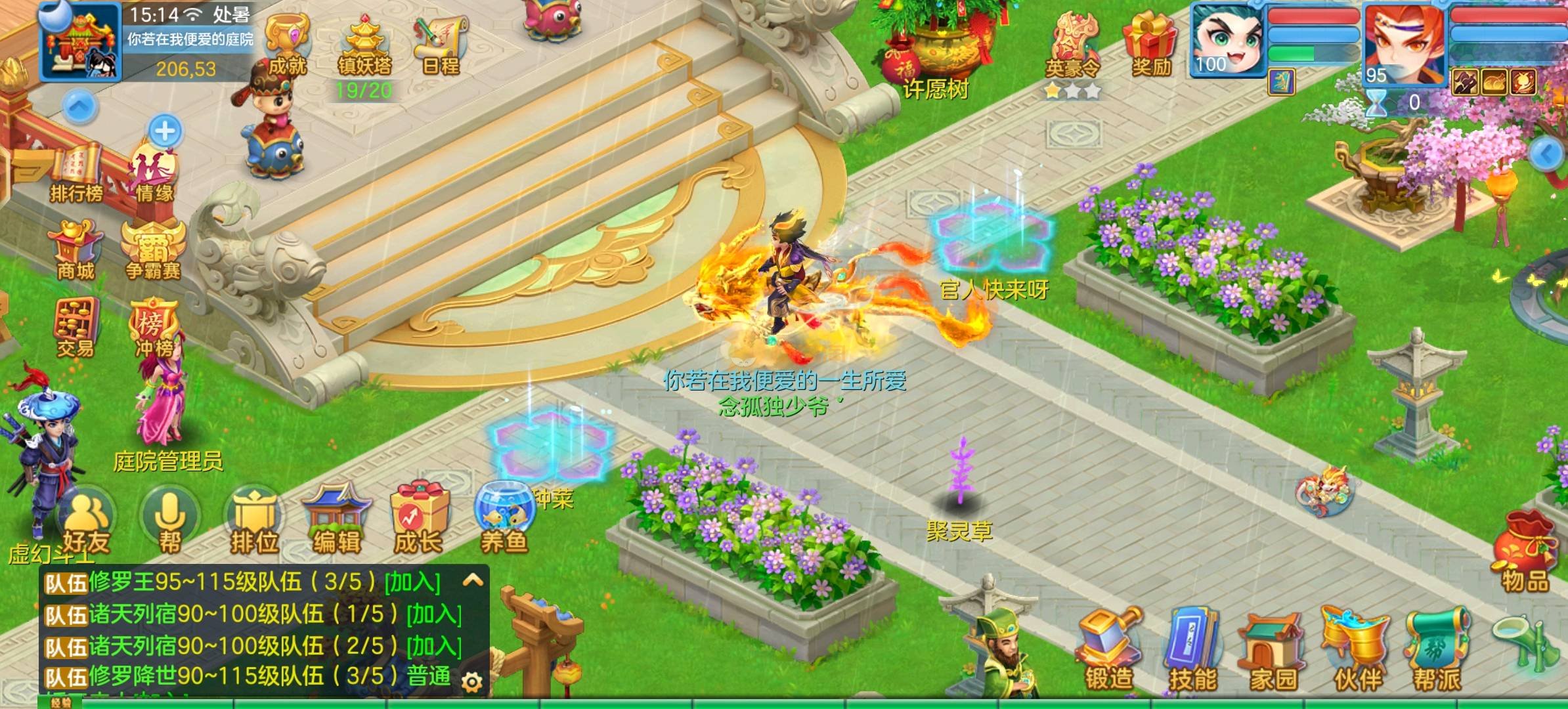Open the 好友 friends list
This screenshot has width=1568, height=709.
point(87,522)
